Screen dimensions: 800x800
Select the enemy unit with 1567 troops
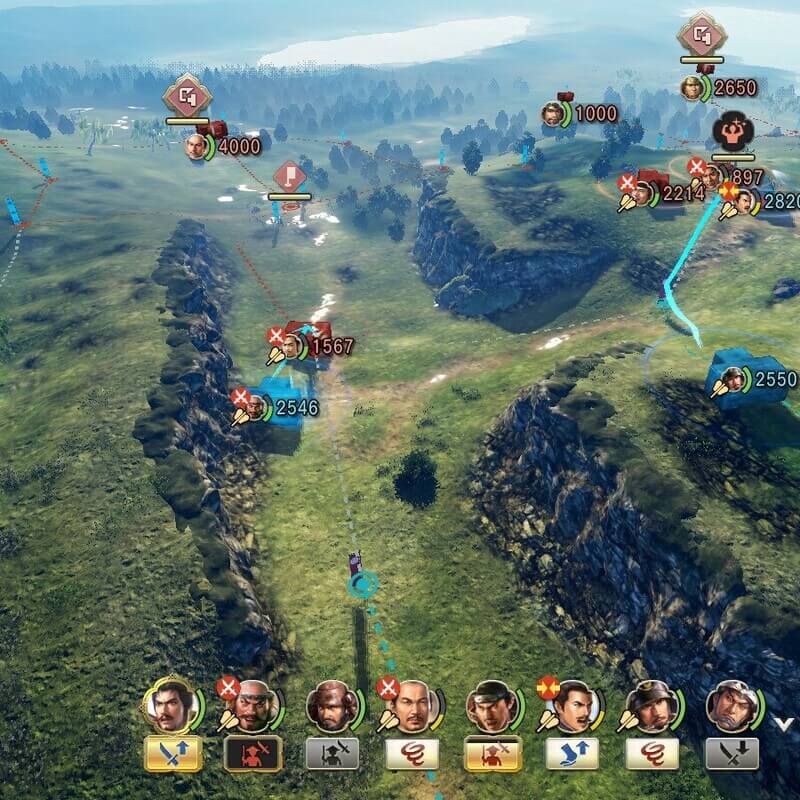point(292,346)
